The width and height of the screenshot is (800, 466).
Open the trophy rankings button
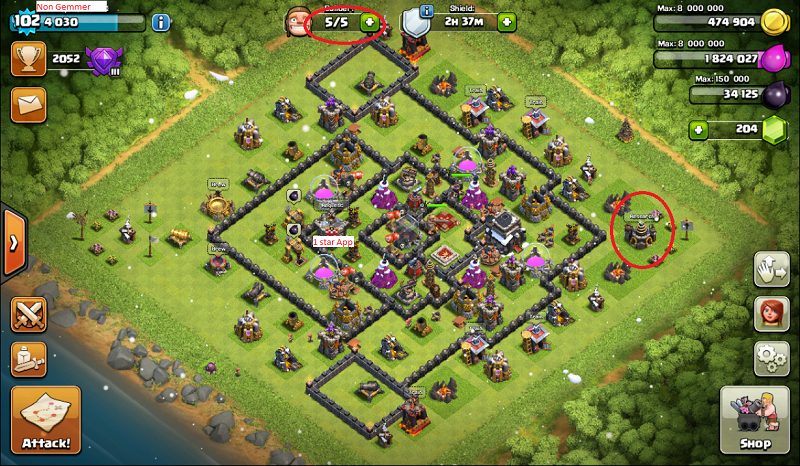point(29,59)
